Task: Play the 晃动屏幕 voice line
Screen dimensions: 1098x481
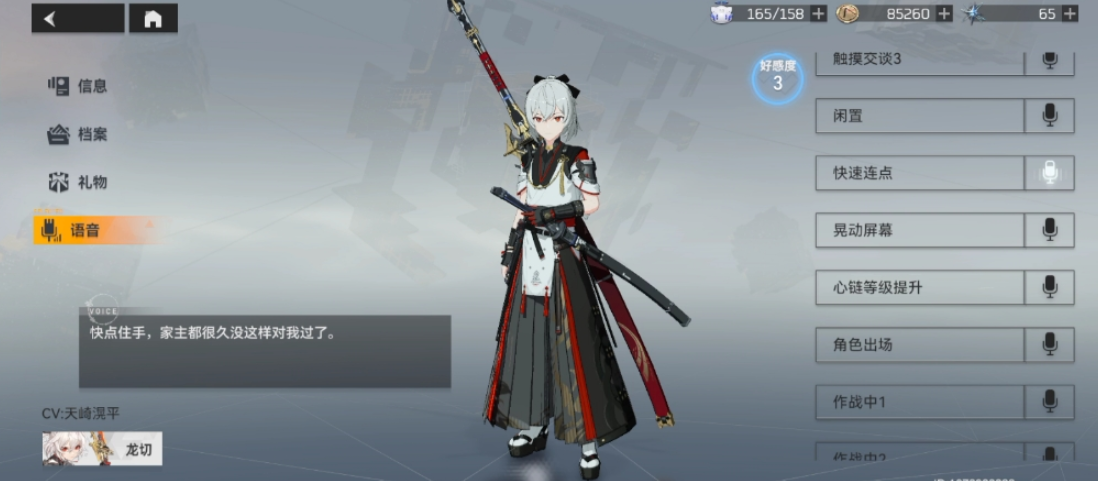Action: pos(1049,230)
